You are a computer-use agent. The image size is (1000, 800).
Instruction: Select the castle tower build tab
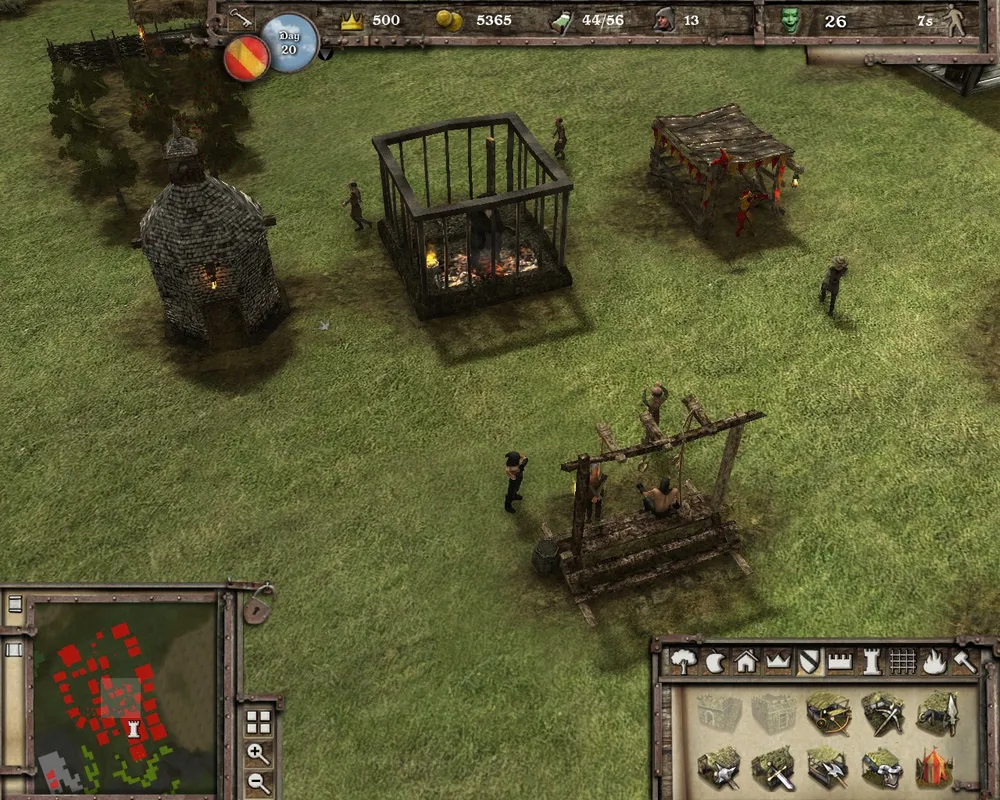click(870, 660)
